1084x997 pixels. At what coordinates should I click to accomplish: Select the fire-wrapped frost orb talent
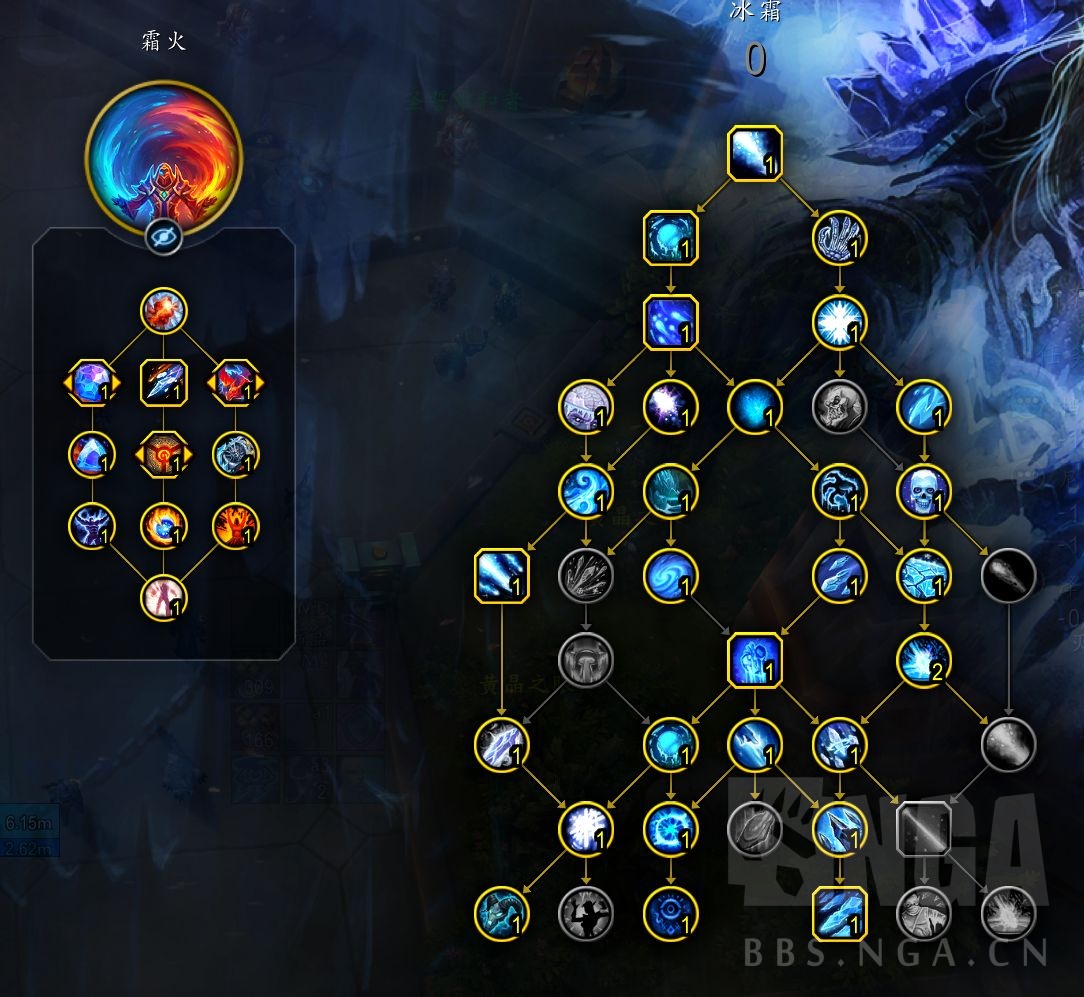pos(164,525)
